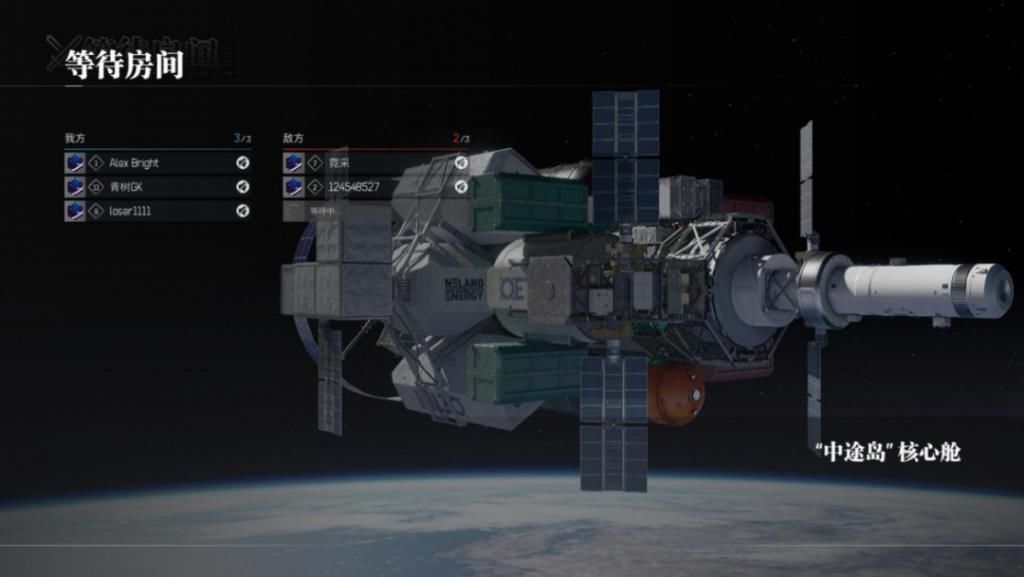Toggle voice for Alex Bright
This screenshot has width=1024, height=577.
pos(242,163)
